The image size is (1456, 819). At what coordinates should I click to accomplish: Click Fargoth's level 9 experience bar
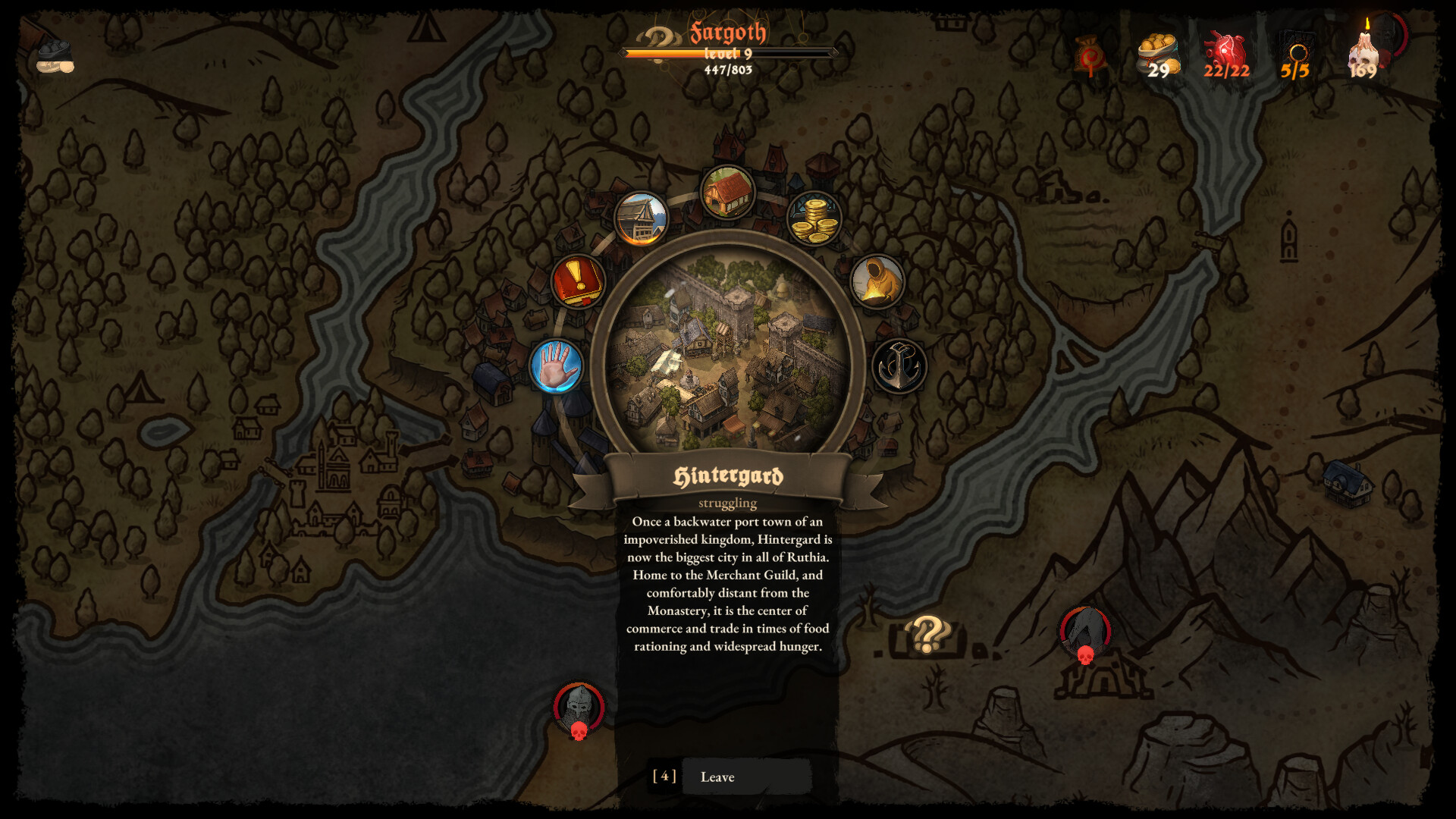click(726, 53)
